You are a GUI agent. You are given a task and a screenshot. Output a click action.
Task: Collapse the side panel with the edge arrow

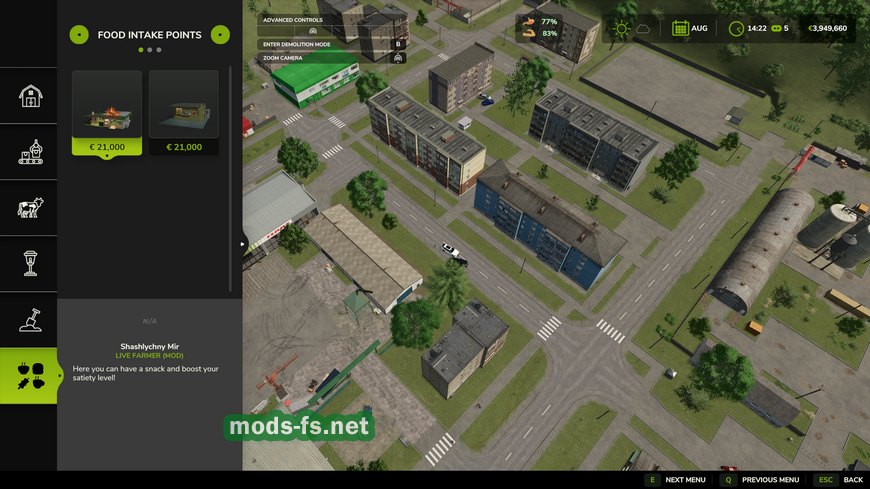tap(245, 243)
